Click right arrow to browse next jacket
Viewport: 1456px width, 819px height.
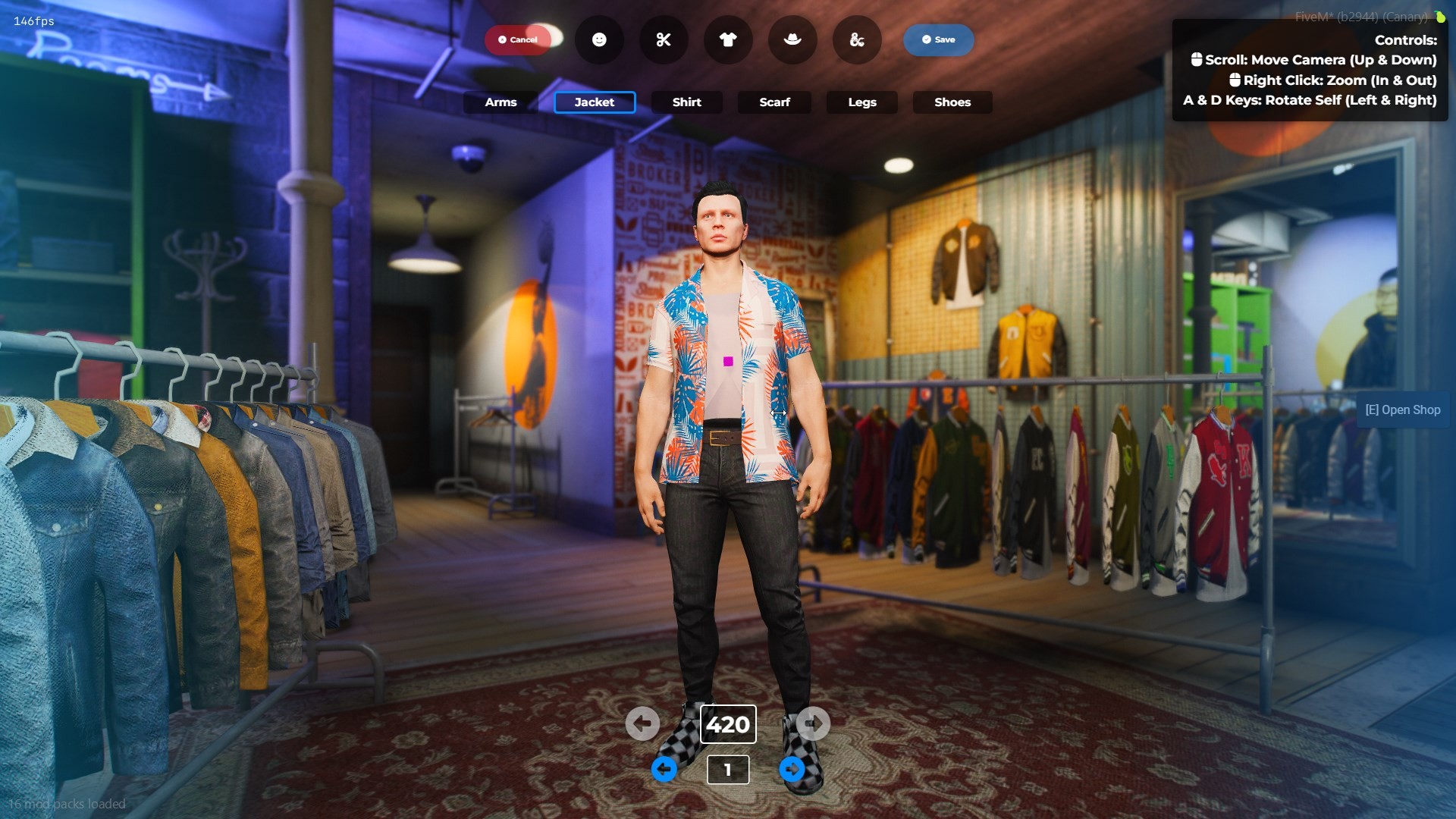(813, 723)
